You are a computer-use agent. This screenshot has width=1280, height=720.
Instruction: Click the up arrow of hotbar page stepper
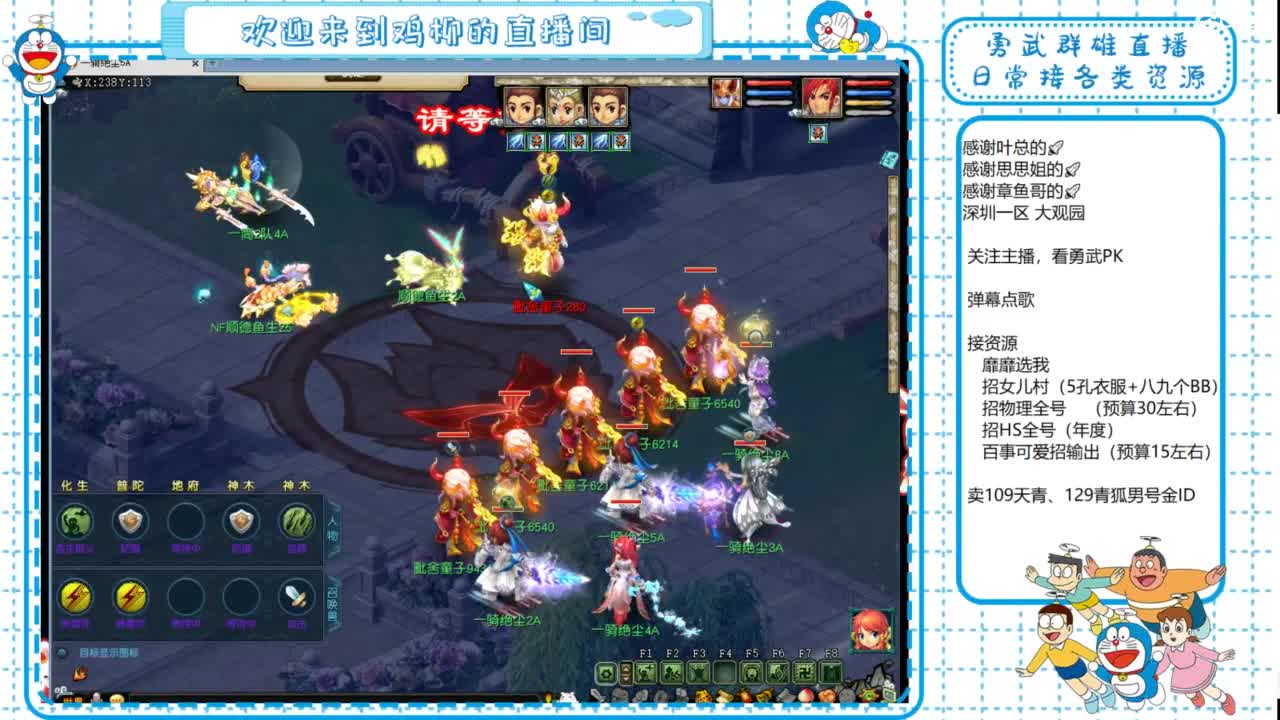click(626, 669)
